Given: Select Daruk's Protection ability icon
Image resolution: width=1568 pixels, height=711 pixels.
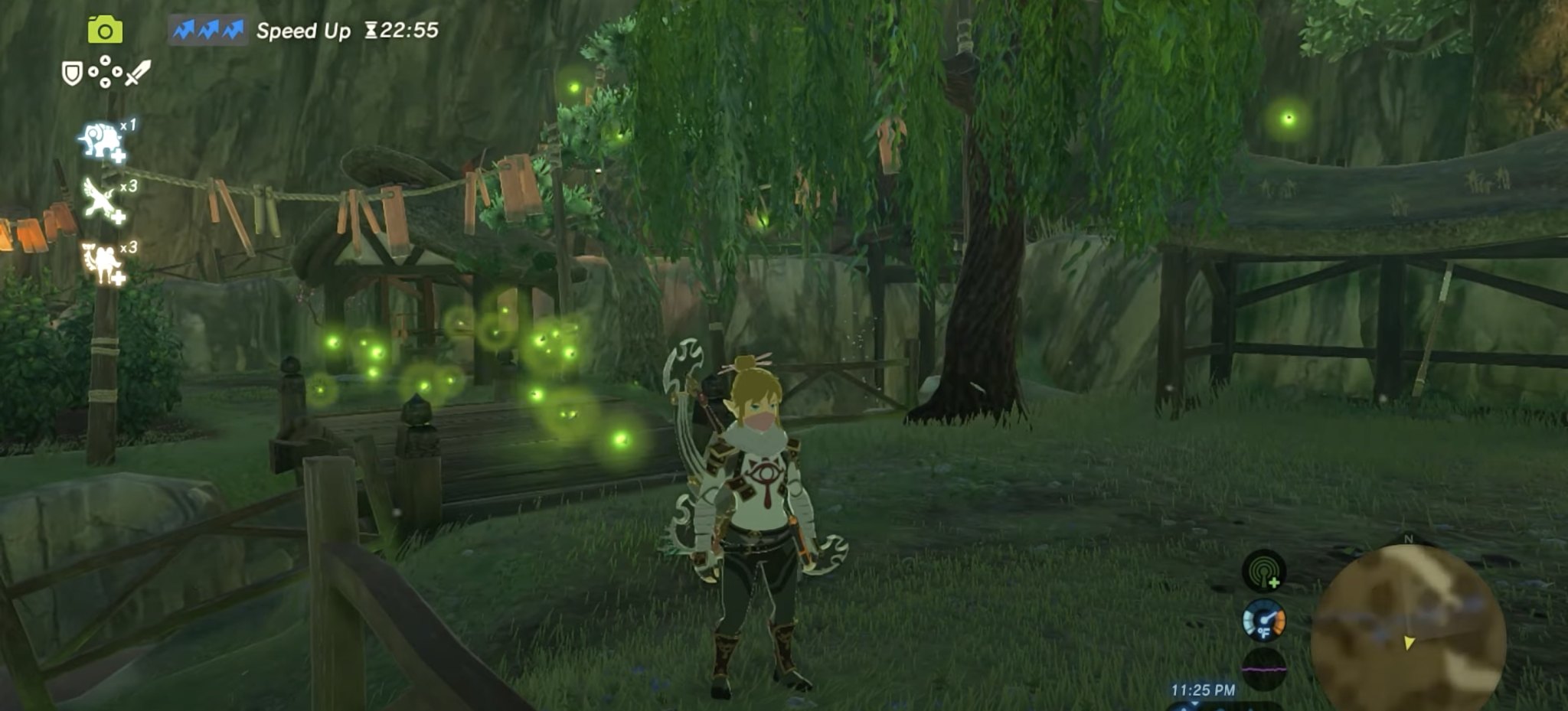Looking at the screenshot, I should (x=100, y=139).
